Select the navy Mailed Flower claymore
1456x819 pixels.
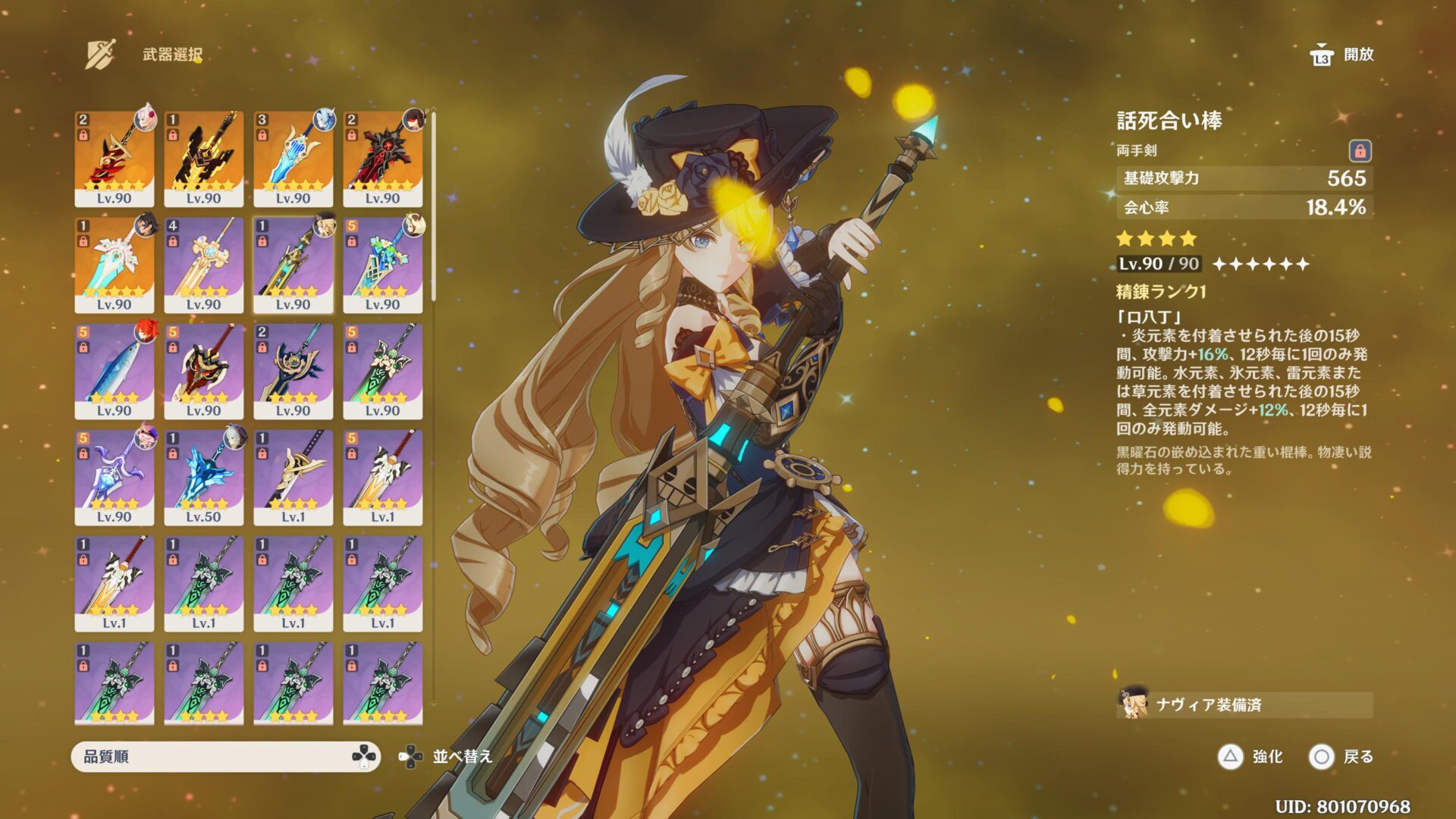[293, 371]
